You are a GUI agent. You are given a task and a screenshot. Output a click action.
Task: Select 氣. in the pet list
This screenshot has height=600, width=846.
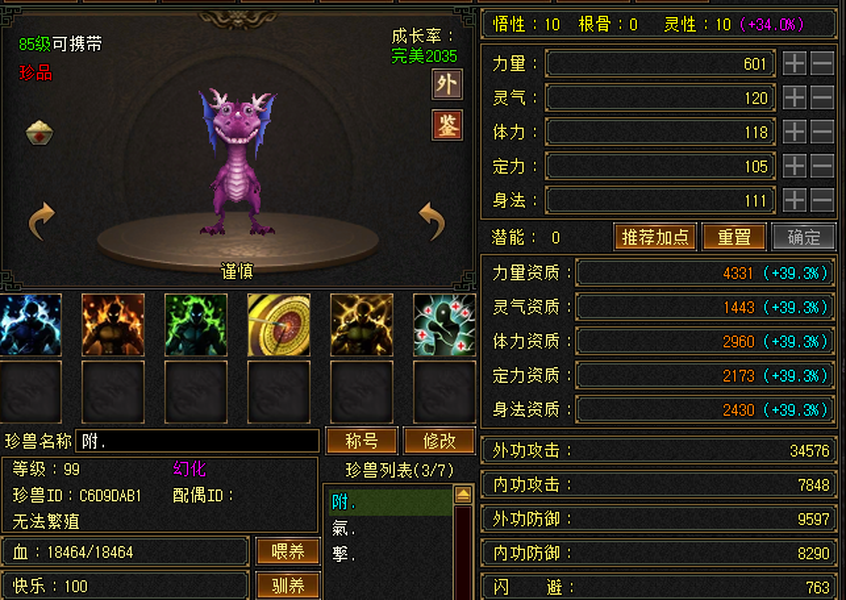click(x=344, y=528)
